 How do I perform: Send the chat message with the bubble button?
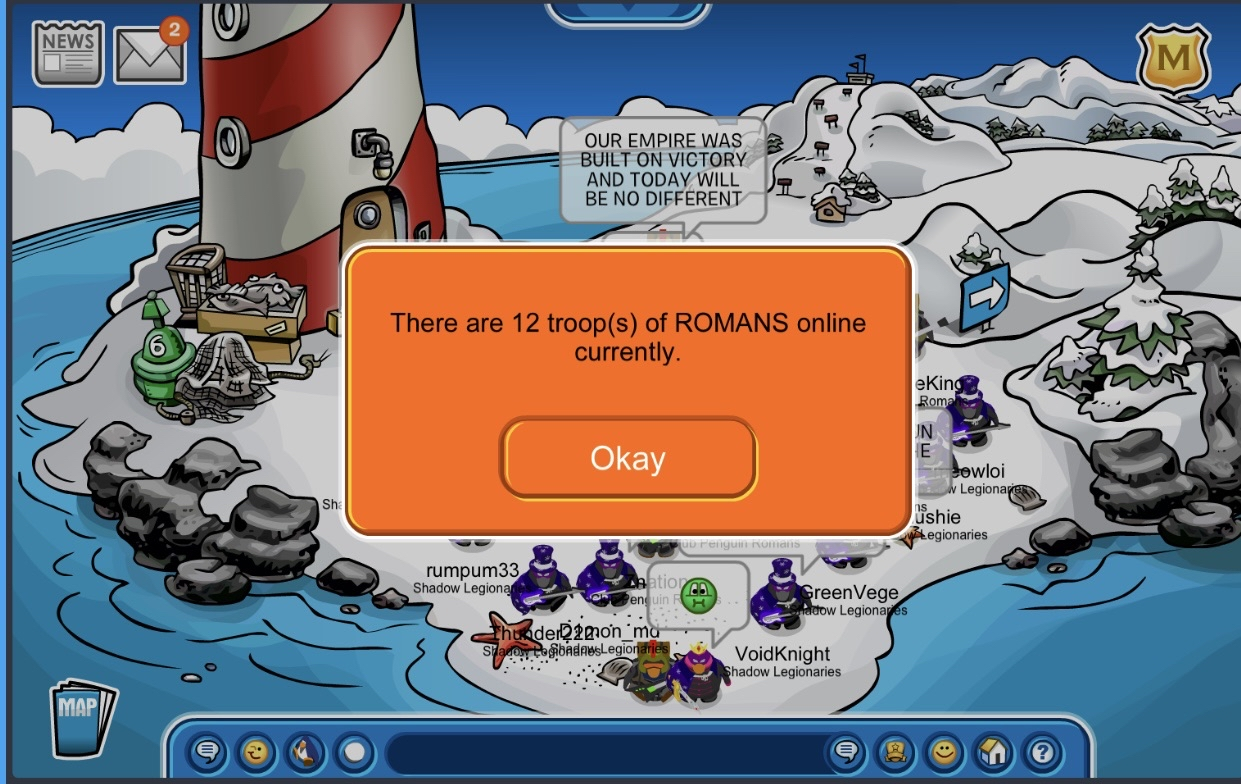[847, 750]
